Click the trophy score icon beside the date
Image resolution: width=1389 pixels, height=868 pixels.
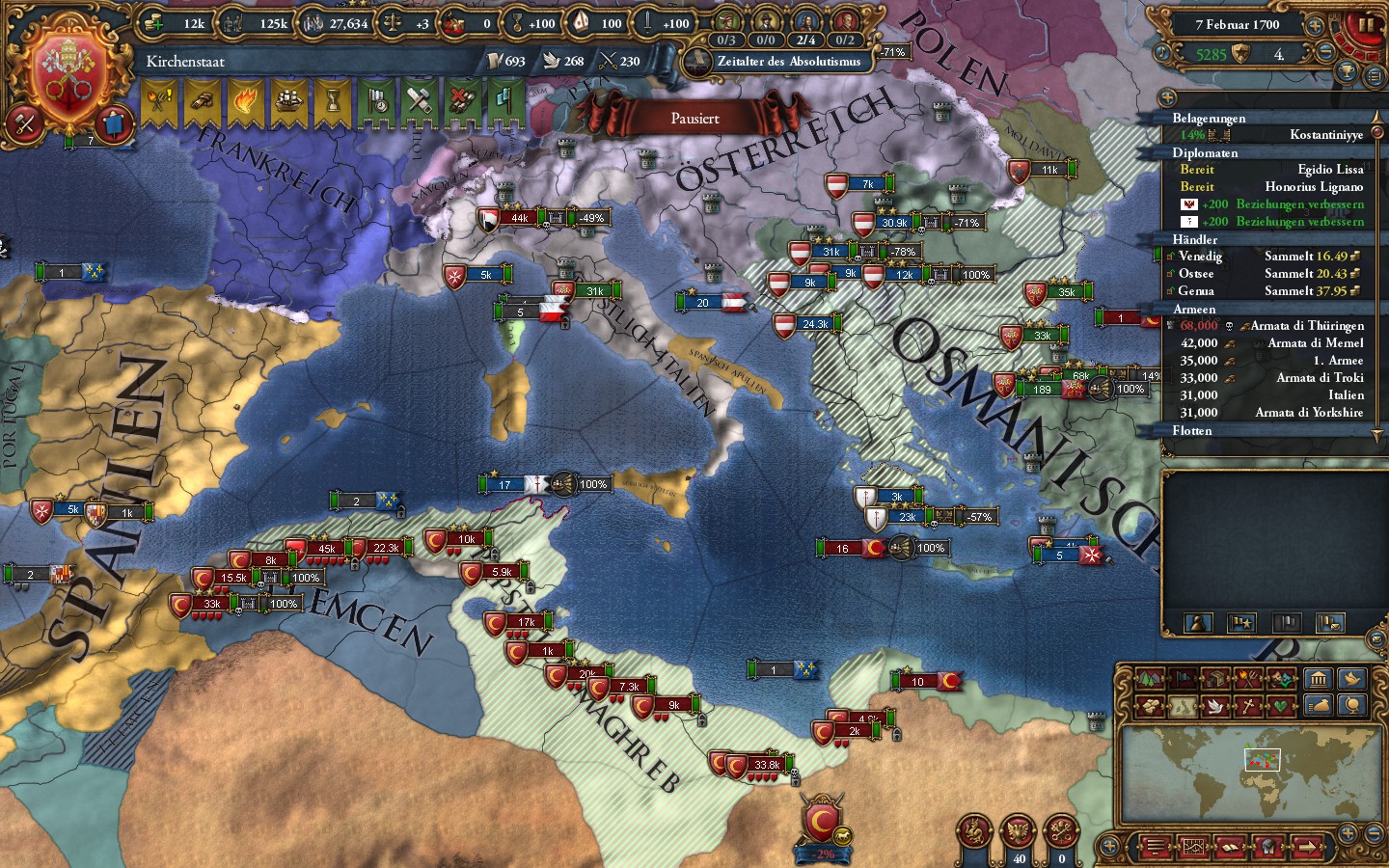(1348, 73)
